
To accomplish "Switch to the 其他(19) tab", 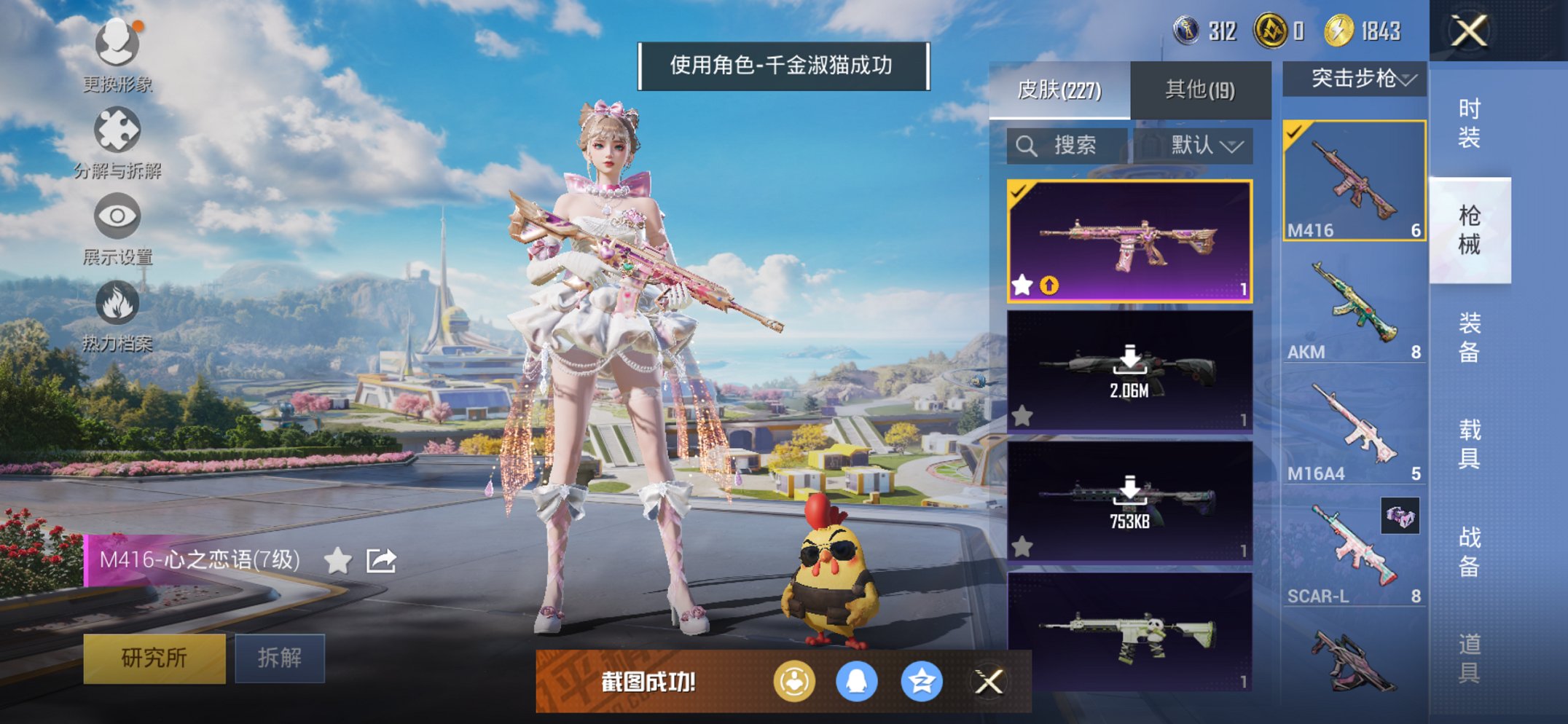I will 1201,87.
